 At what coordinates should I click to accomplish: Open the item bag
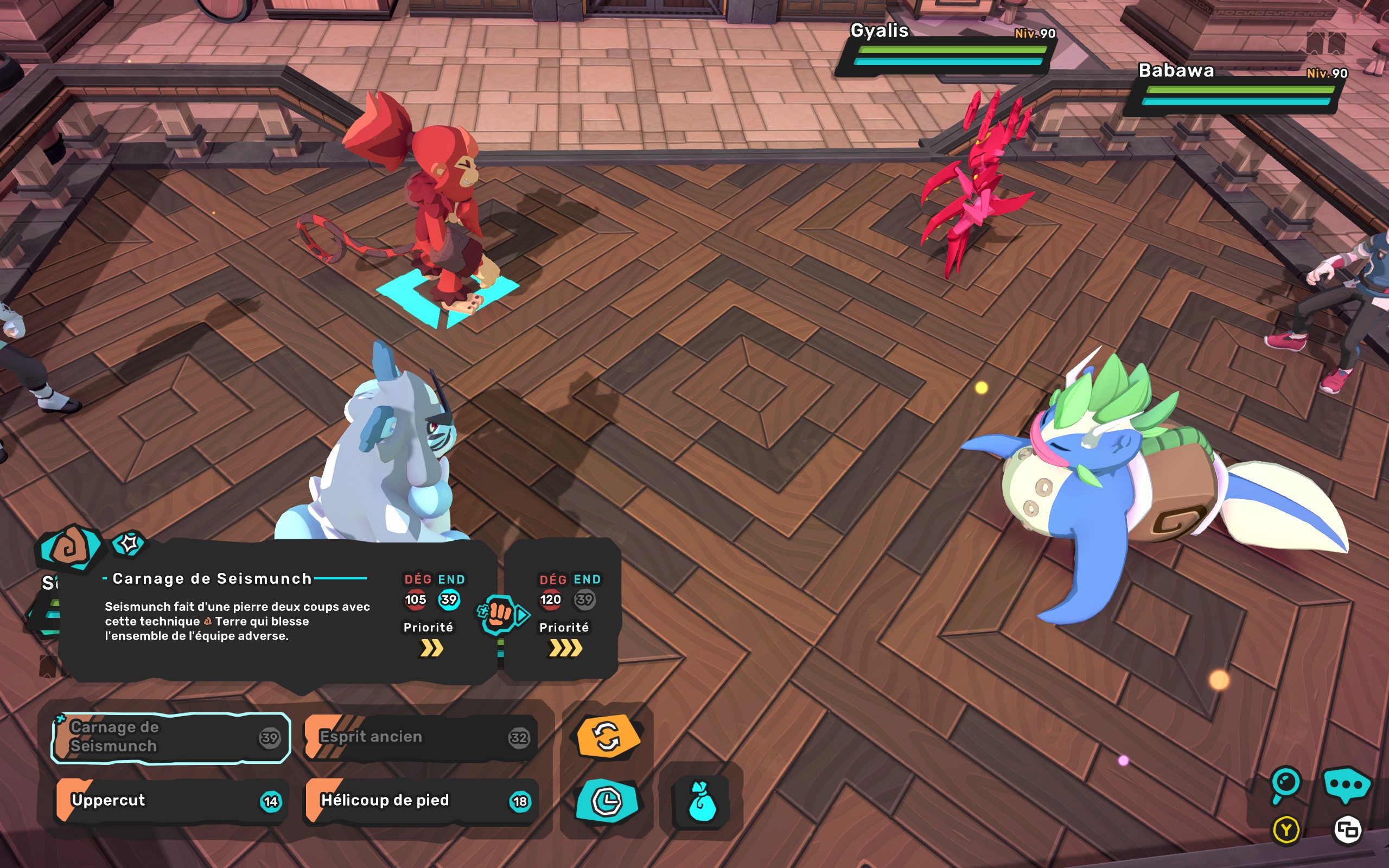(x=701, y=802)
